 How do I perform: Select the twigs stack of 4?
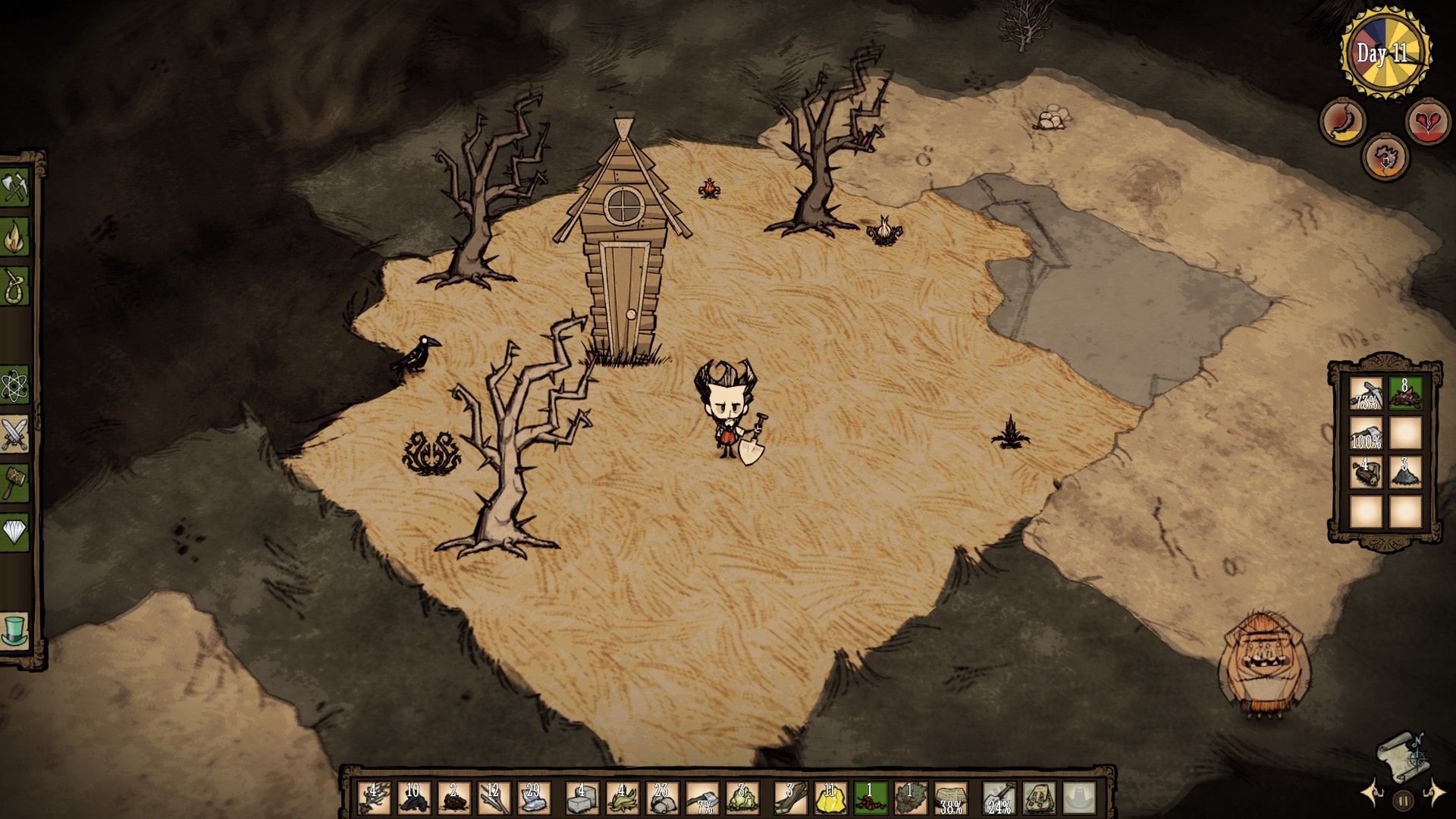pos(373,798)
